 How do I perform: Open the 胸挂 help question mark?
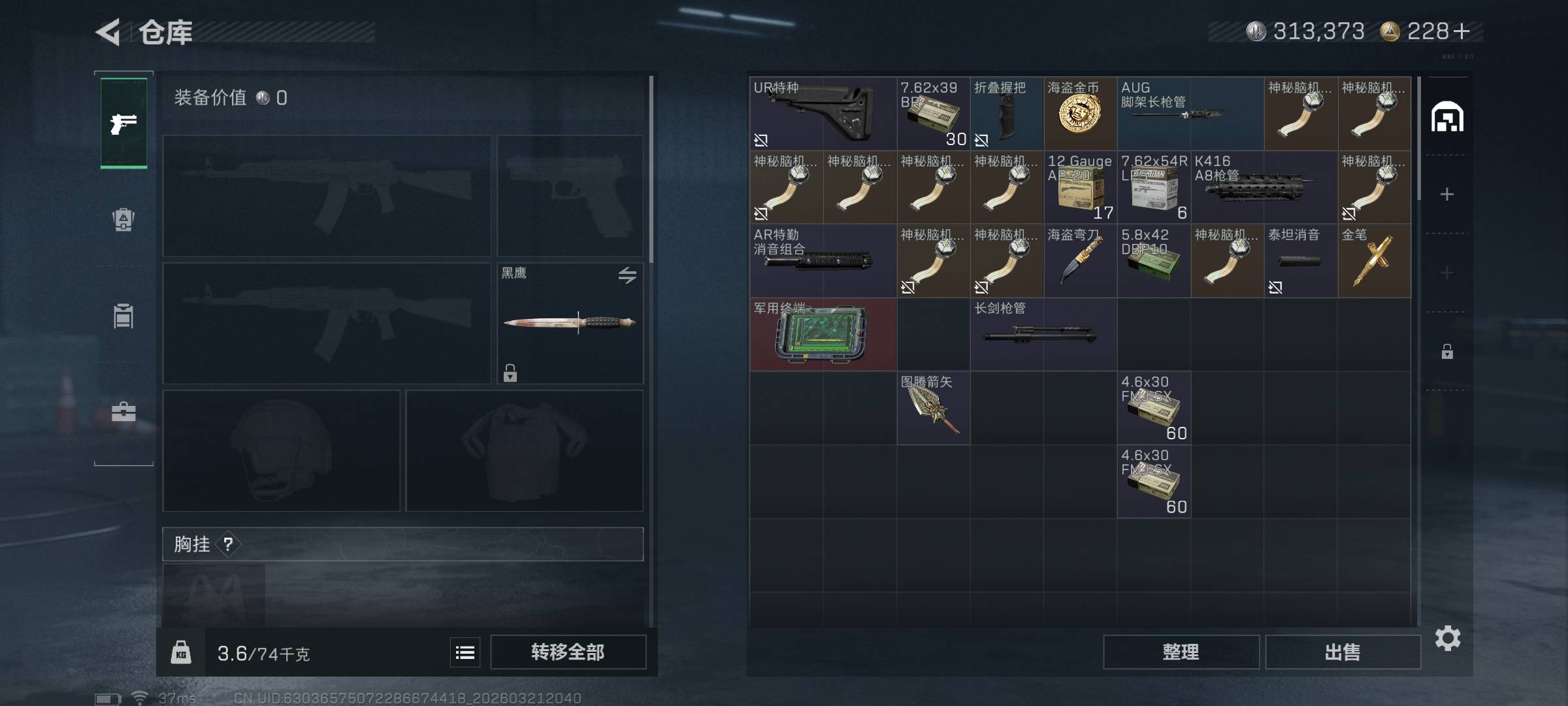(x=228, y=544)
